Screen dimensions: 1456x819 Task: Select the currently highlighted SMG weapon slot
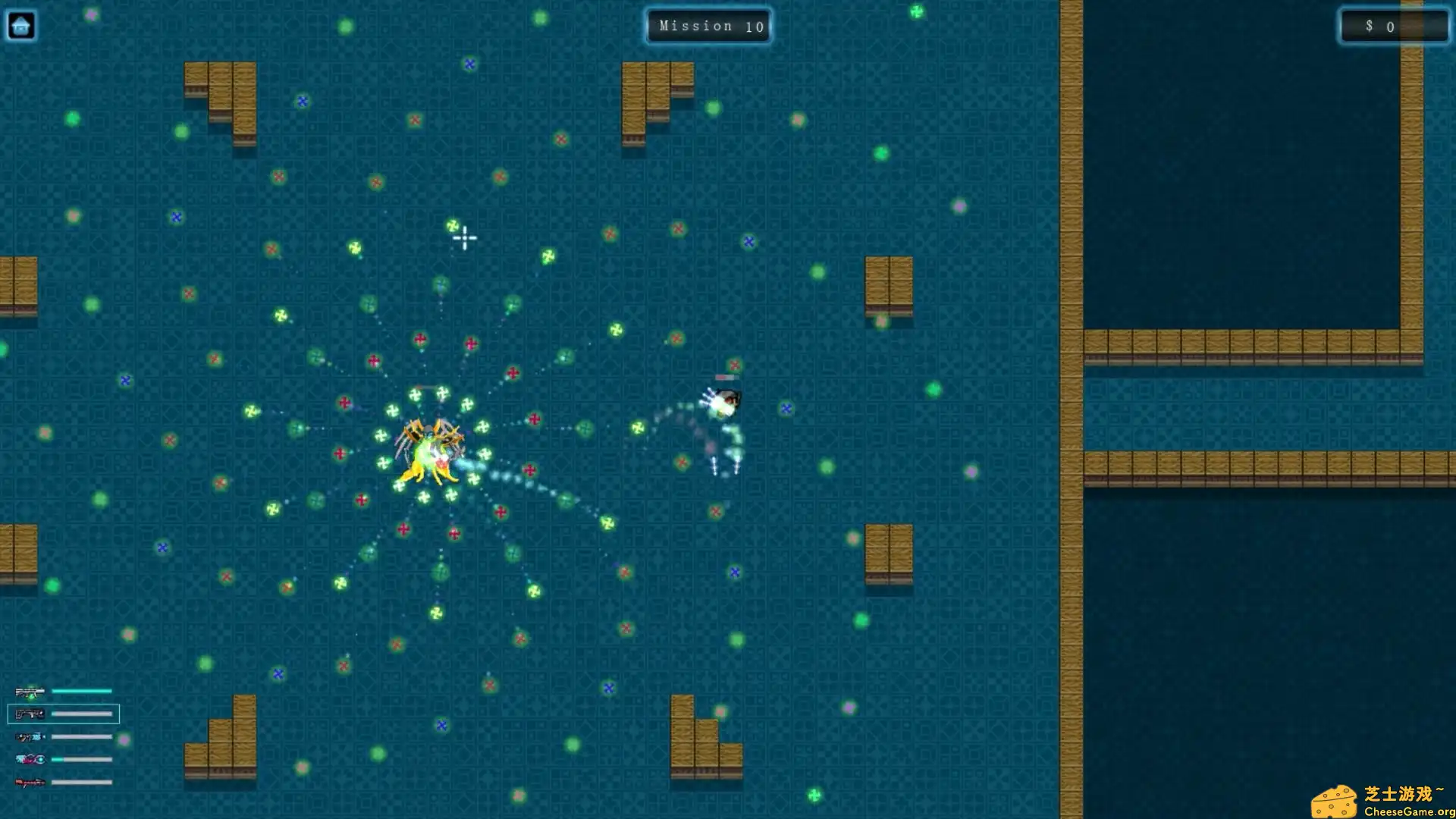click(x=29, y=714)
